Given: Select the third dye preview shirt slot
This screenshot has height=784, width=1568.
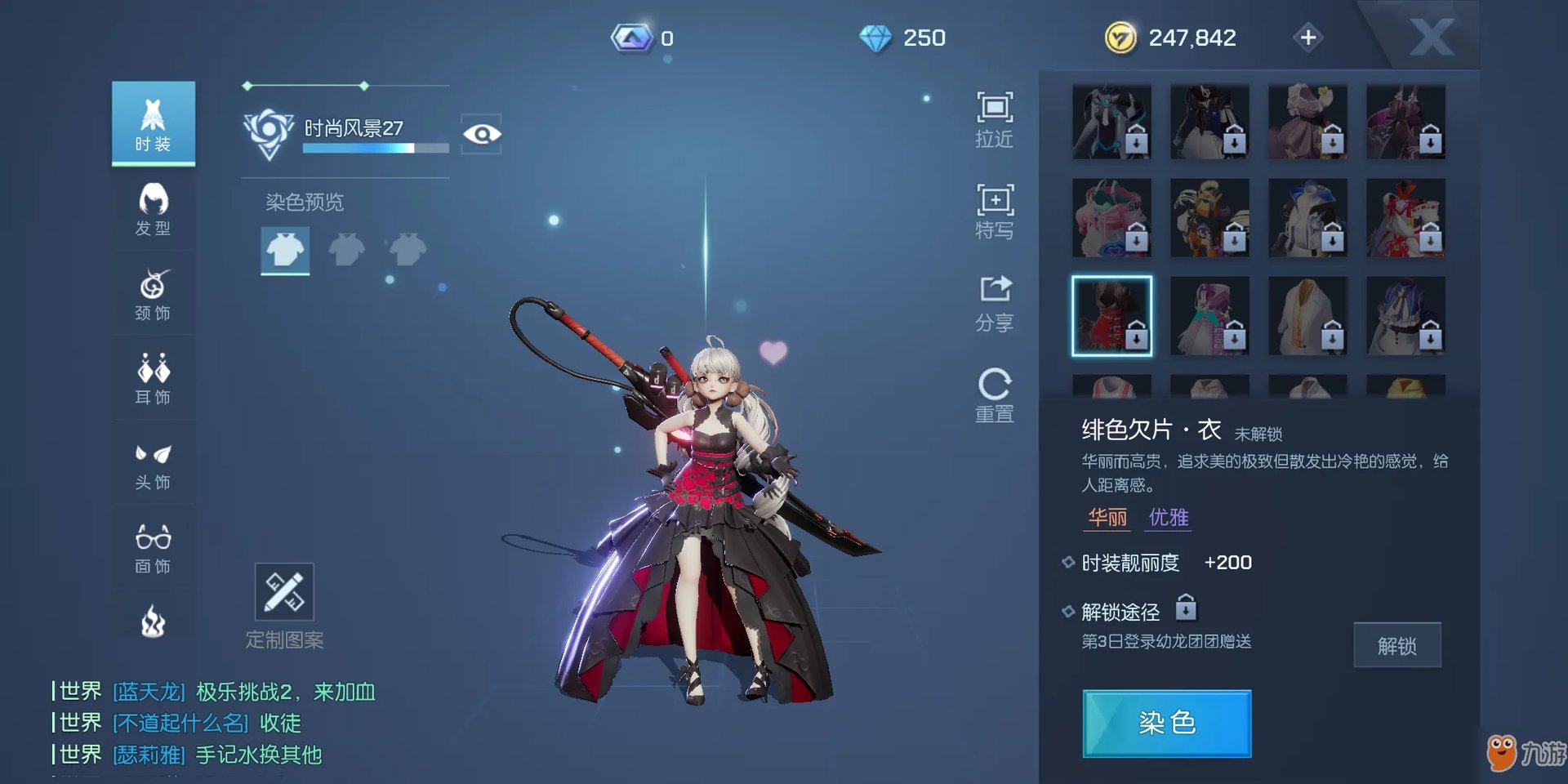Looking at the screenshot, I should coord(407,249).
